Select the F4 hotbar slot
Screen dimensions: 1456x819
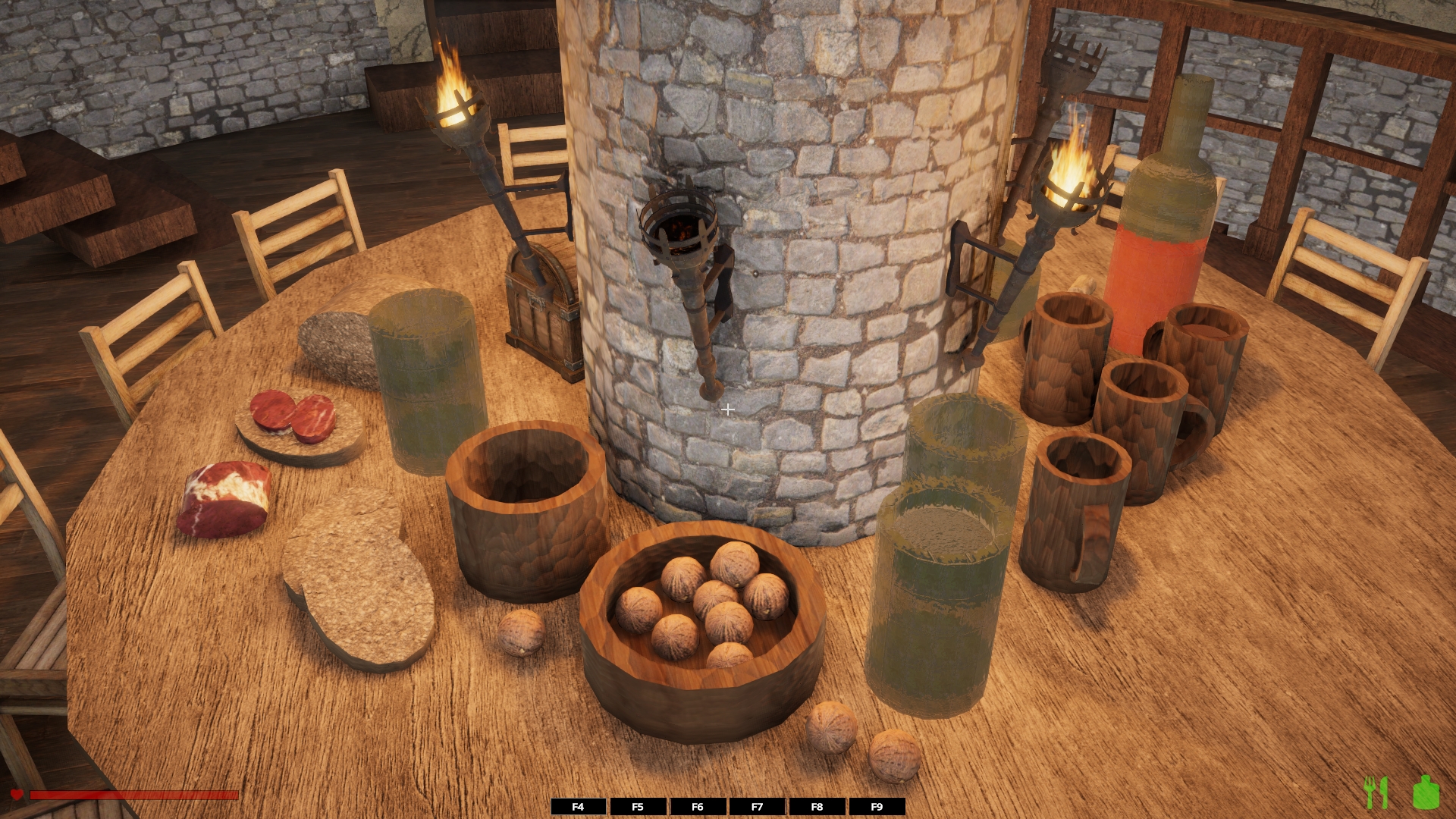point(578,807)
